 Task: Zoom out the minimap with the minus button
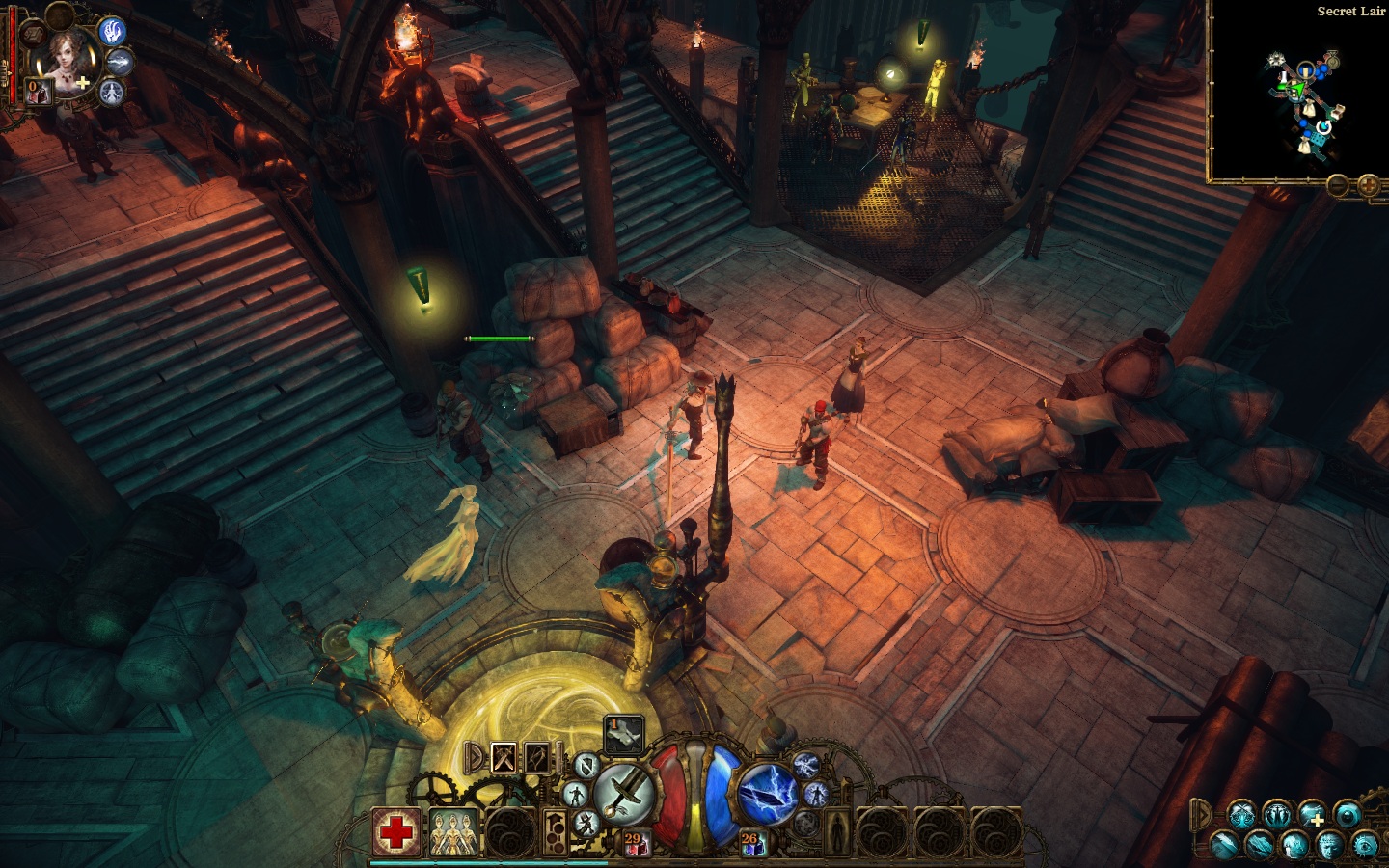point(1338,185)
